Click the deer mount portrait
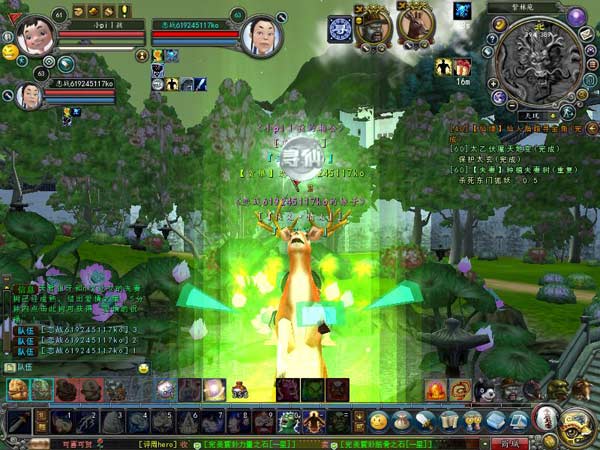600x450 pixels. pos(414,25)
